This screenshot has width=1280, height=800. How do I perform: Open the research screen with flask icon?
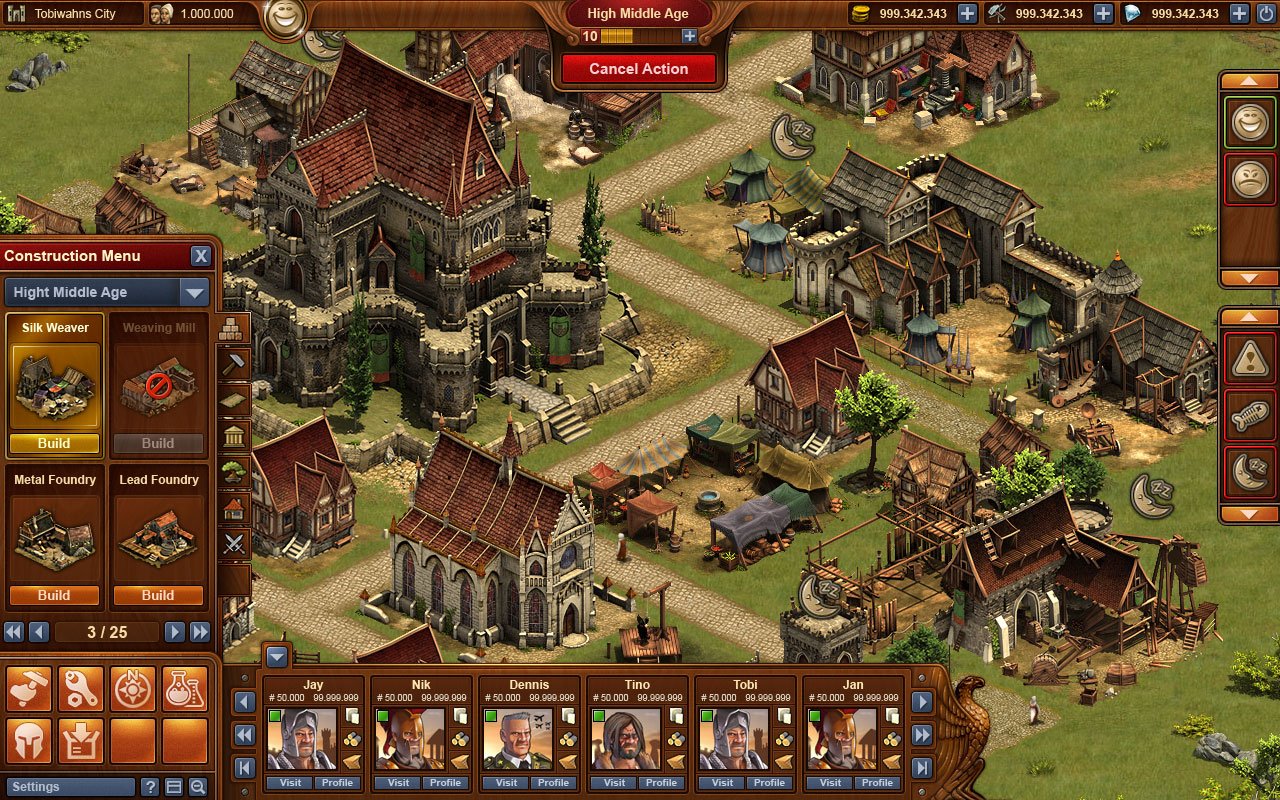(185, 687)
